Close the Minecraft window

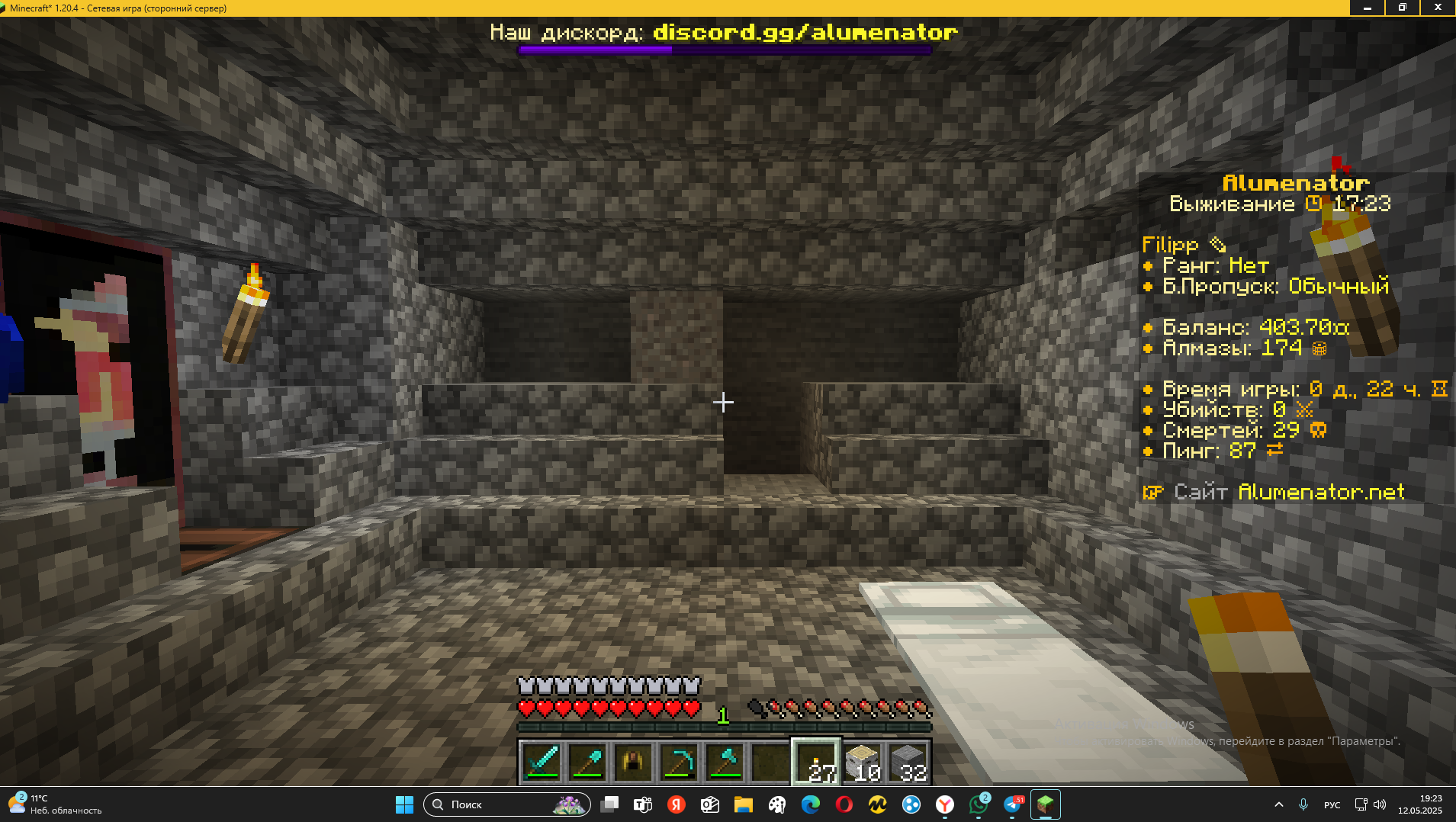pos(1438,8)
